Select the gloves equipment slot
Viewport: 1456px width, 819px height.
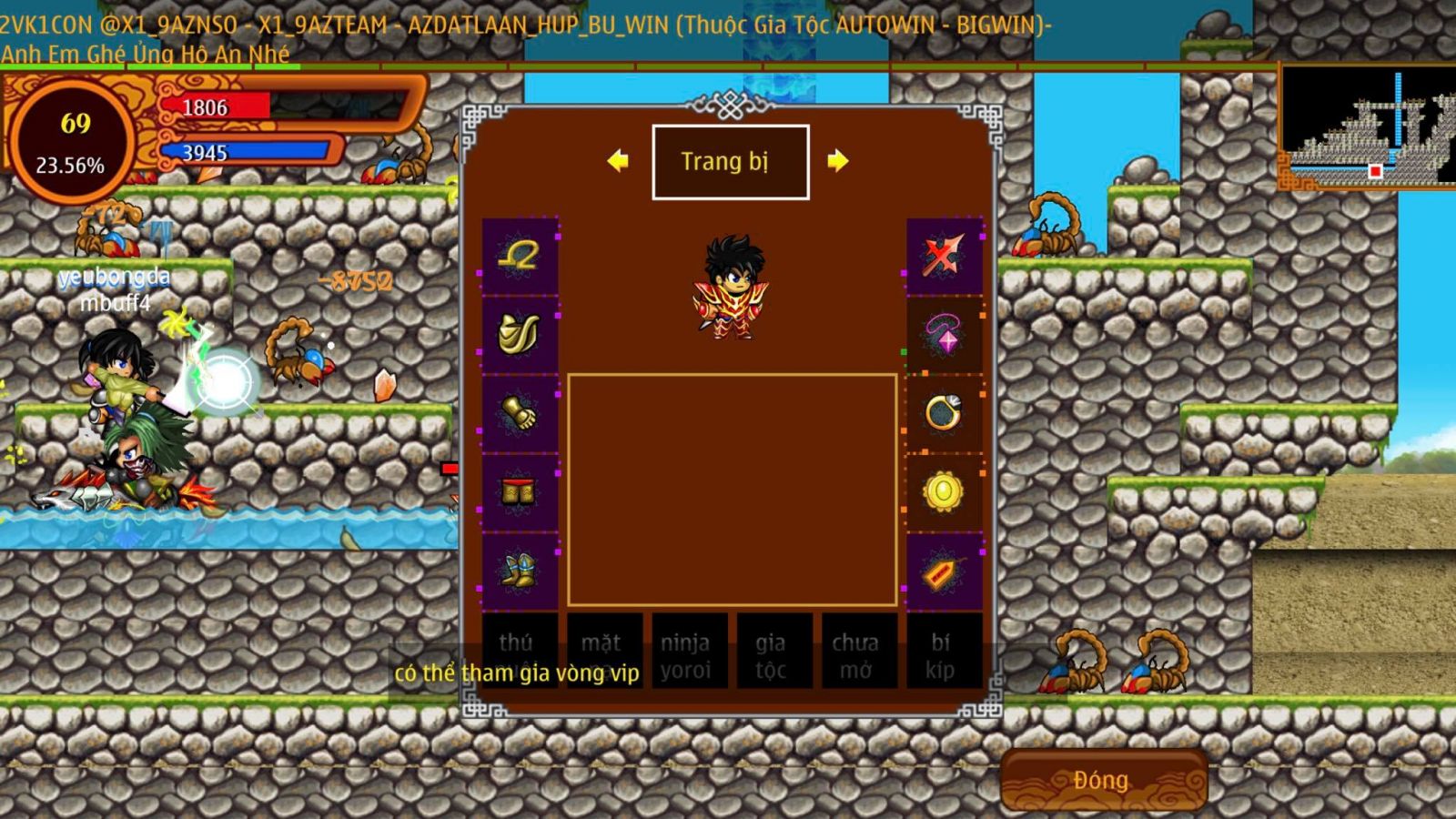[520, 413]
